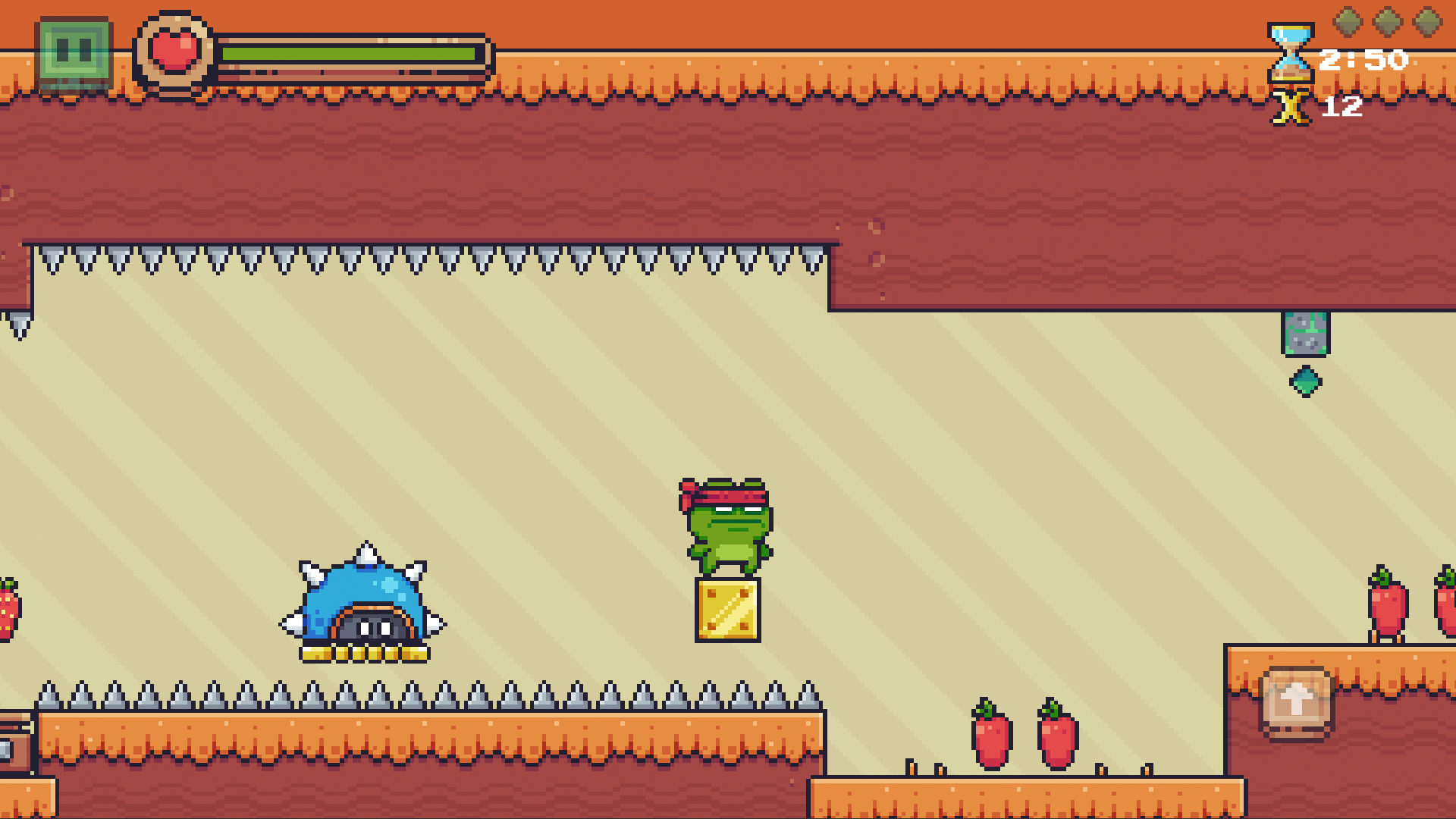Screen dimensions: 1456x819
Task: Click the right pepper on the bottom platform
Action: point(1054,736)
